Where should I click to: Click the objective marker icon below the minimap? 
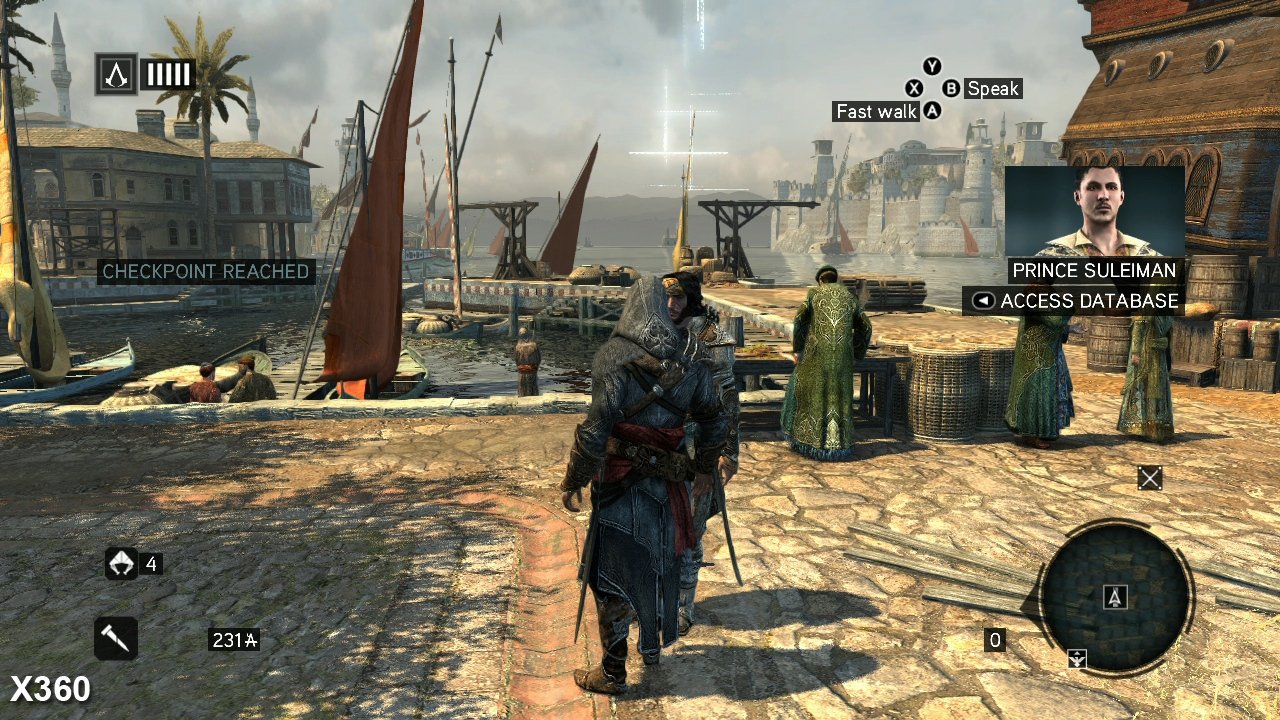1077,658
